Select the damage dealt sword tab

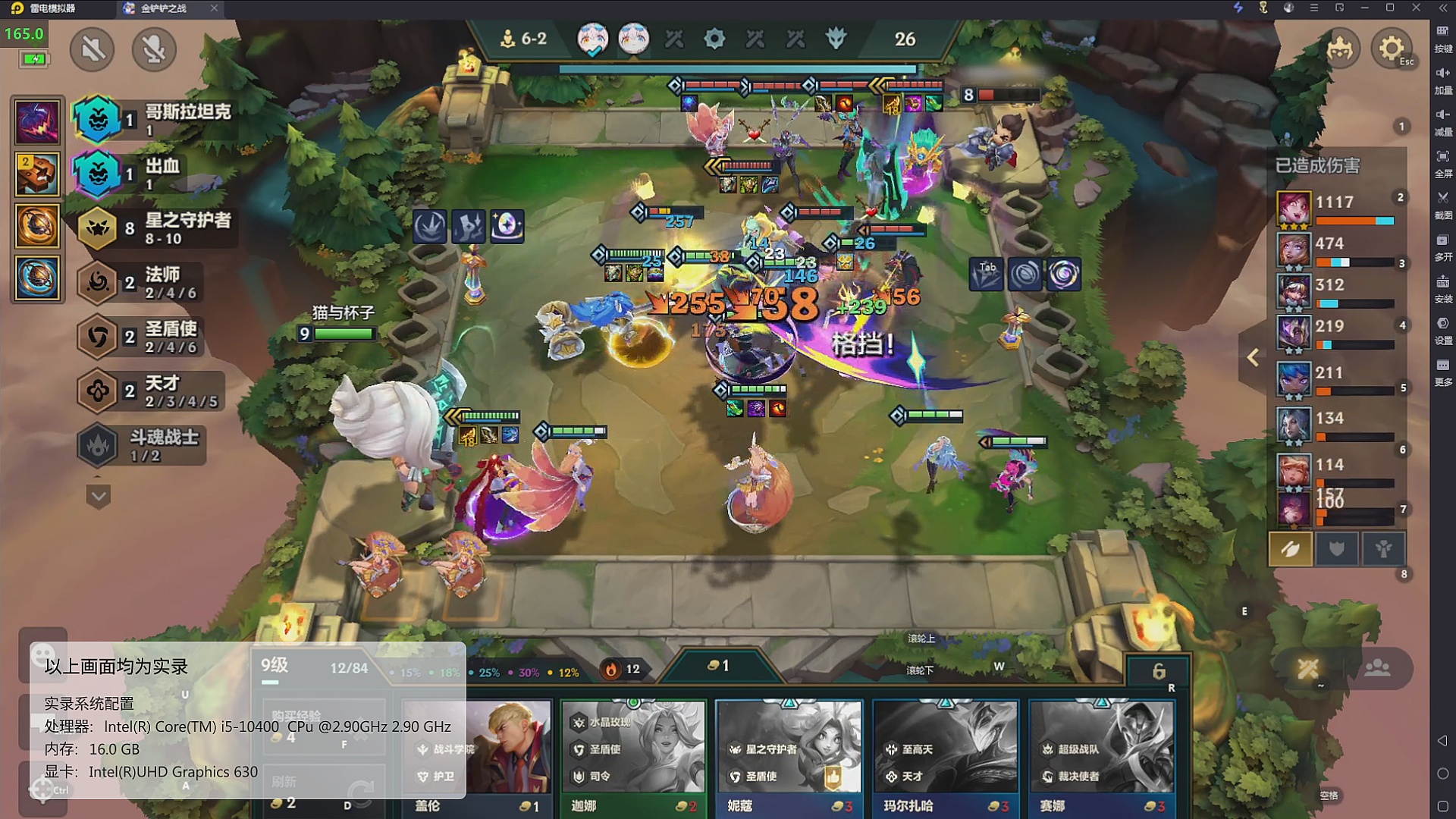1290,548
